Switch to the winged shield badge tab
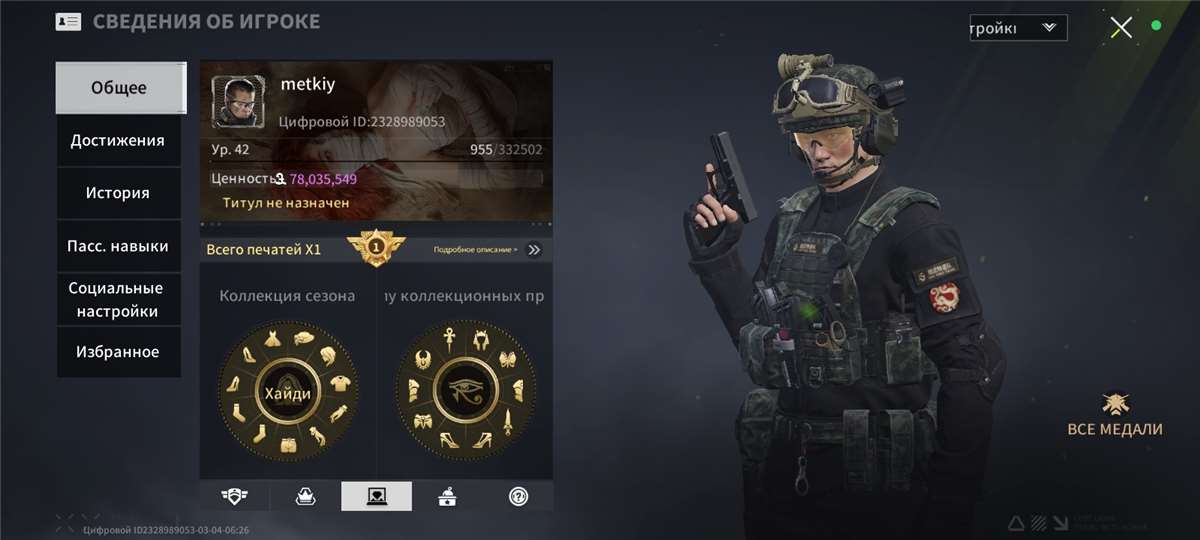 [235, 496]
